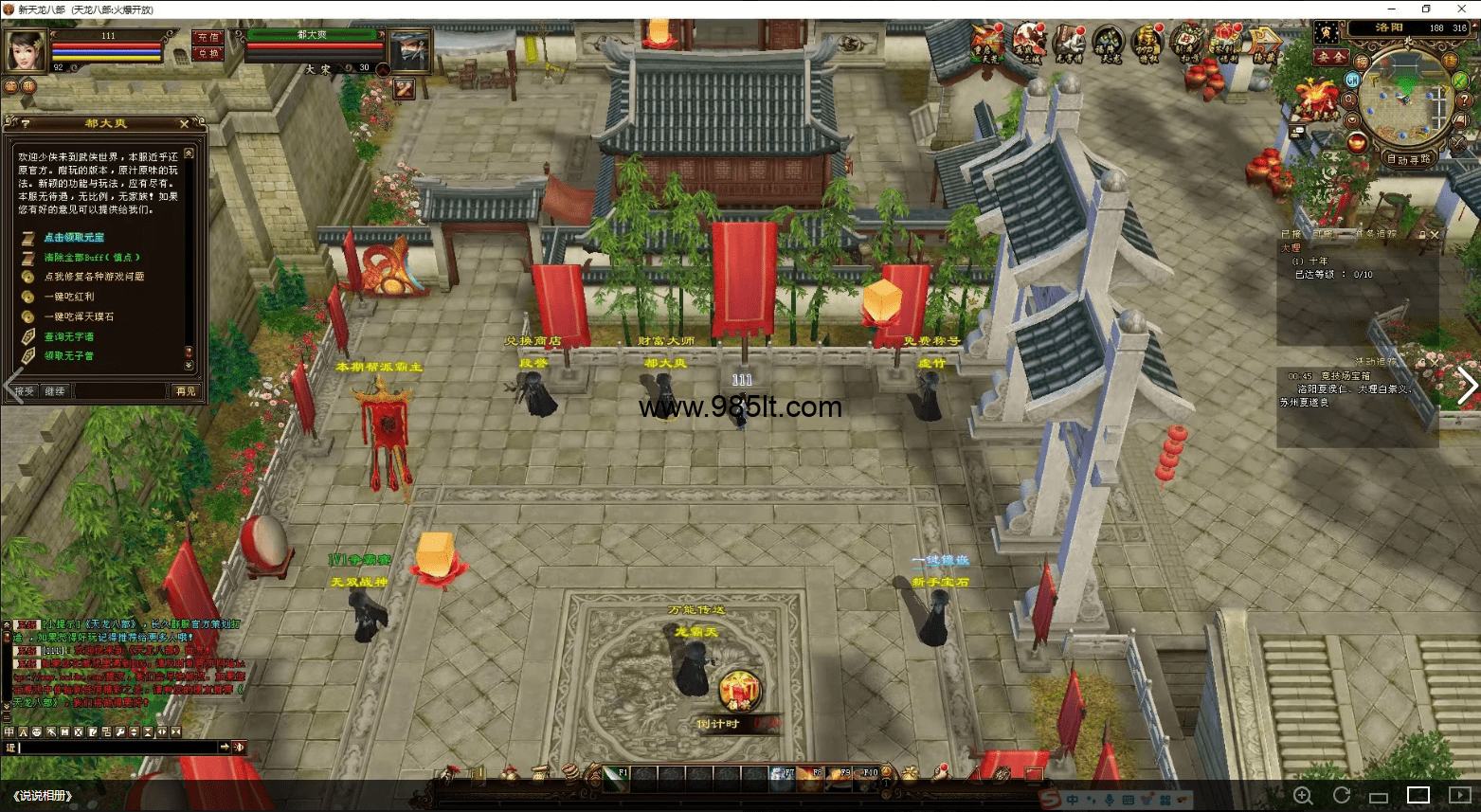1481x812 pixels.
Task: Close the 都大爽 NPC dialogue window
Action: click(184, 124)
